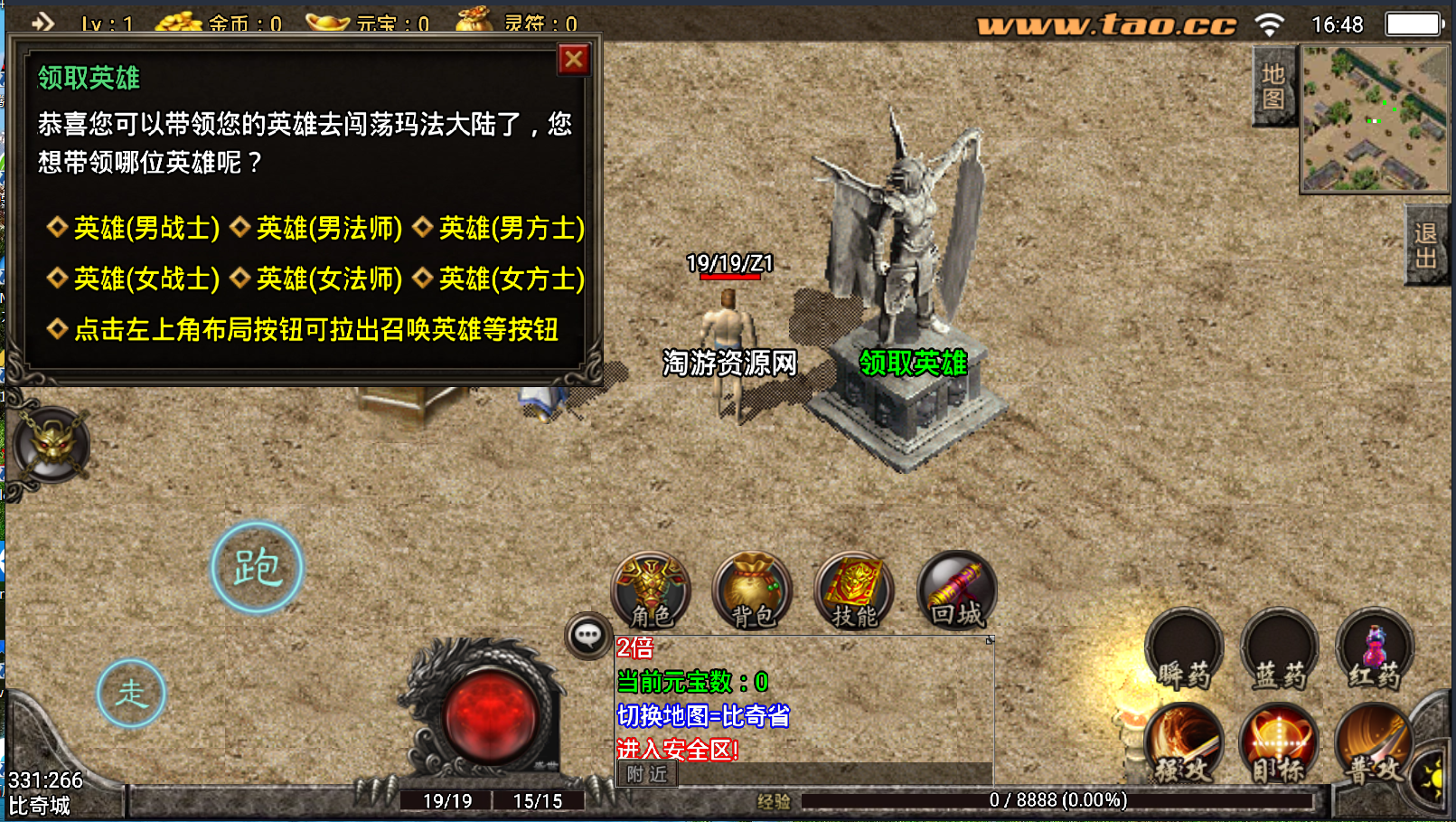Image resolution: width=1456 pixels, height=822 pixels.
Task: Click the 退出 exit button
Action: coord(1426,246)
